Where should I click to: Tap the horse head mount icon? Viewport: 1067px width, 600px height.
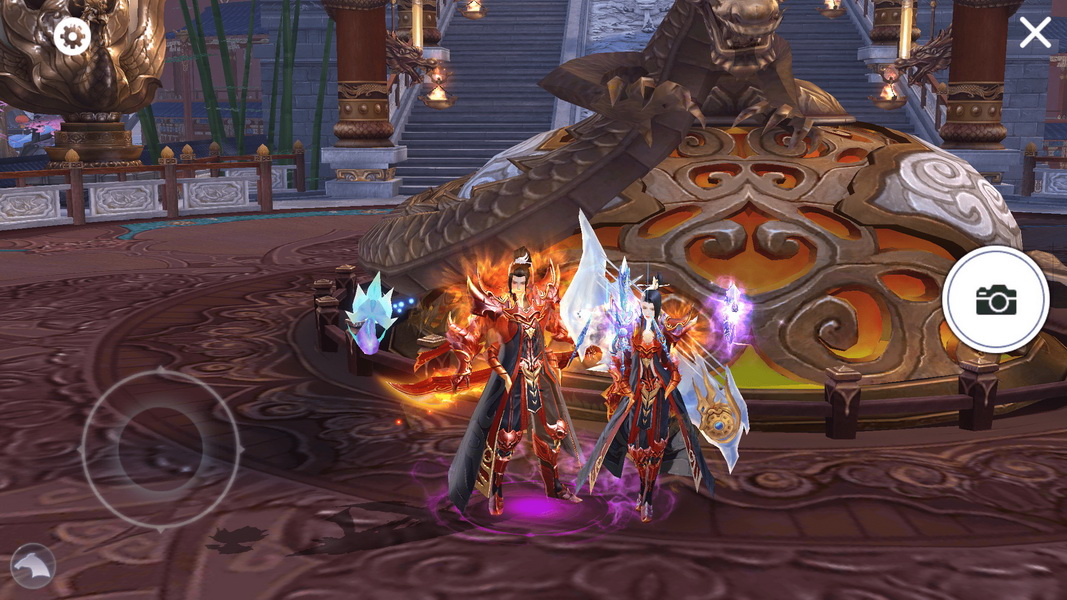(33, 567)
